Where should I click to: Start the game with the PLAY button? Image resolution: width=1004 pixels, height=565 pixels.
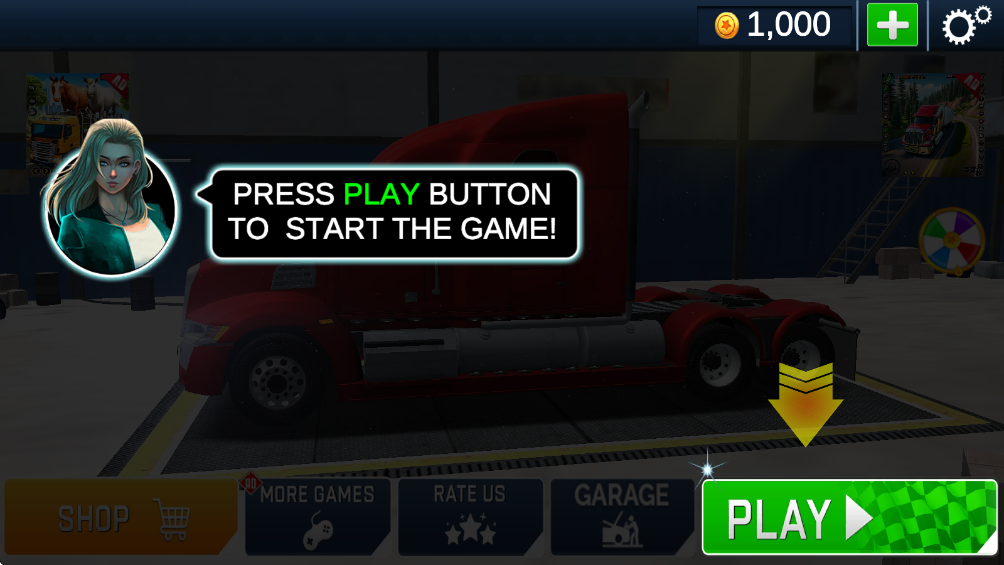point(849,517)
